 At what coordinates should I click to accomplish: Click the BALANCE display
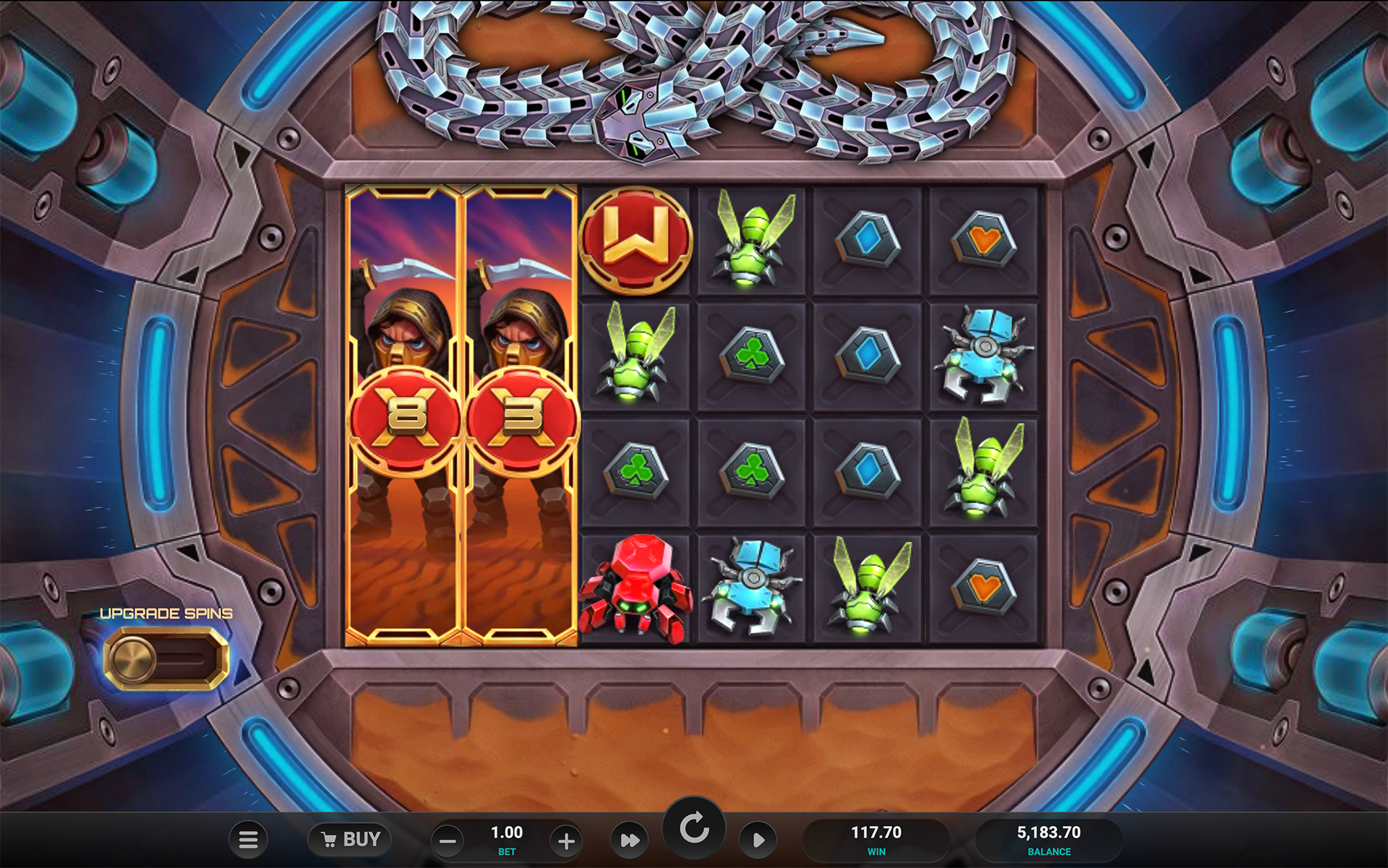click(1048, 835)
